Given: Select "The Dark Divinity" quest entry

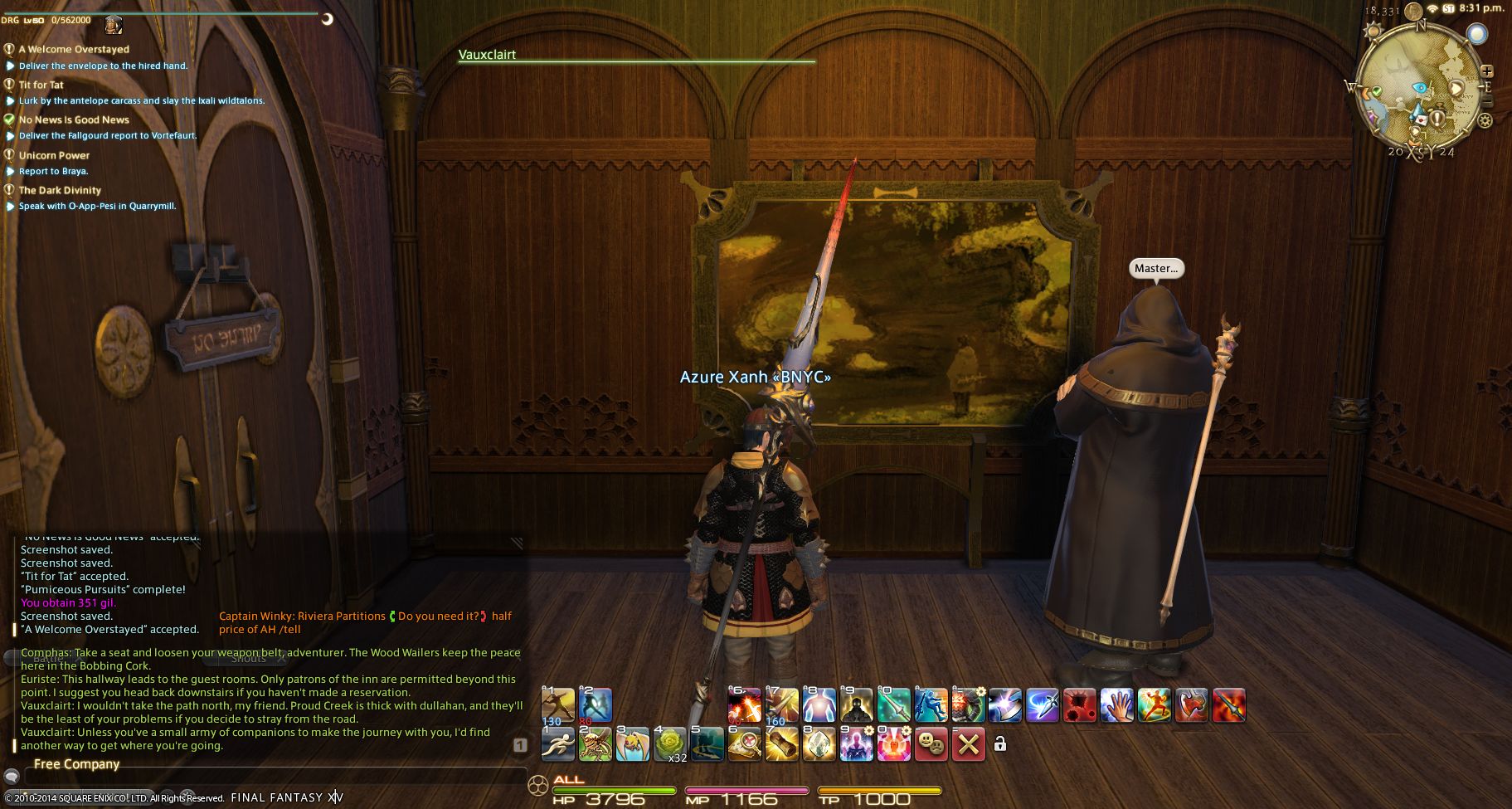Looking at the screenshot, I should point(60,190).
